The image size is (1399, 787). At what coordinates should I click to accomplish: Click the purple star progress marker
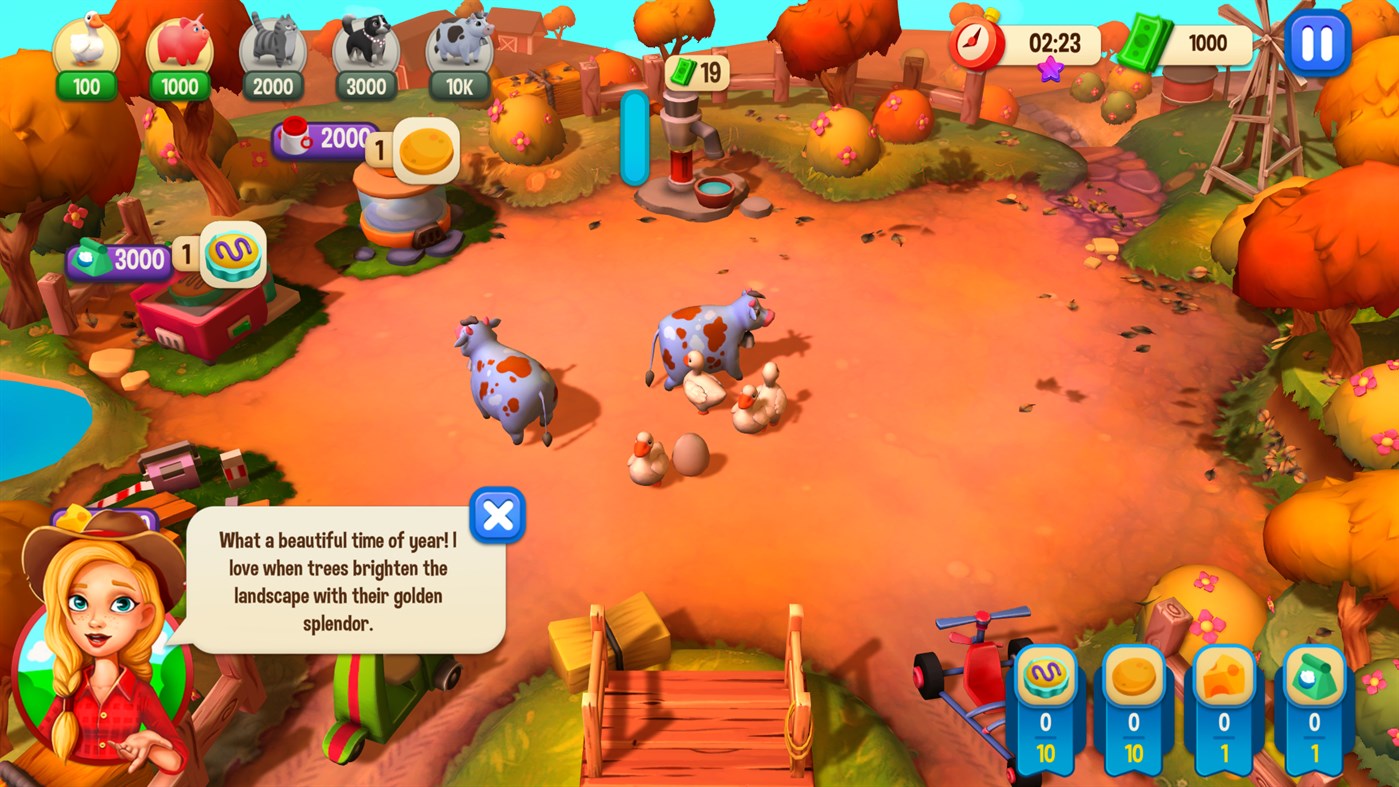(x=1052, y=71)
